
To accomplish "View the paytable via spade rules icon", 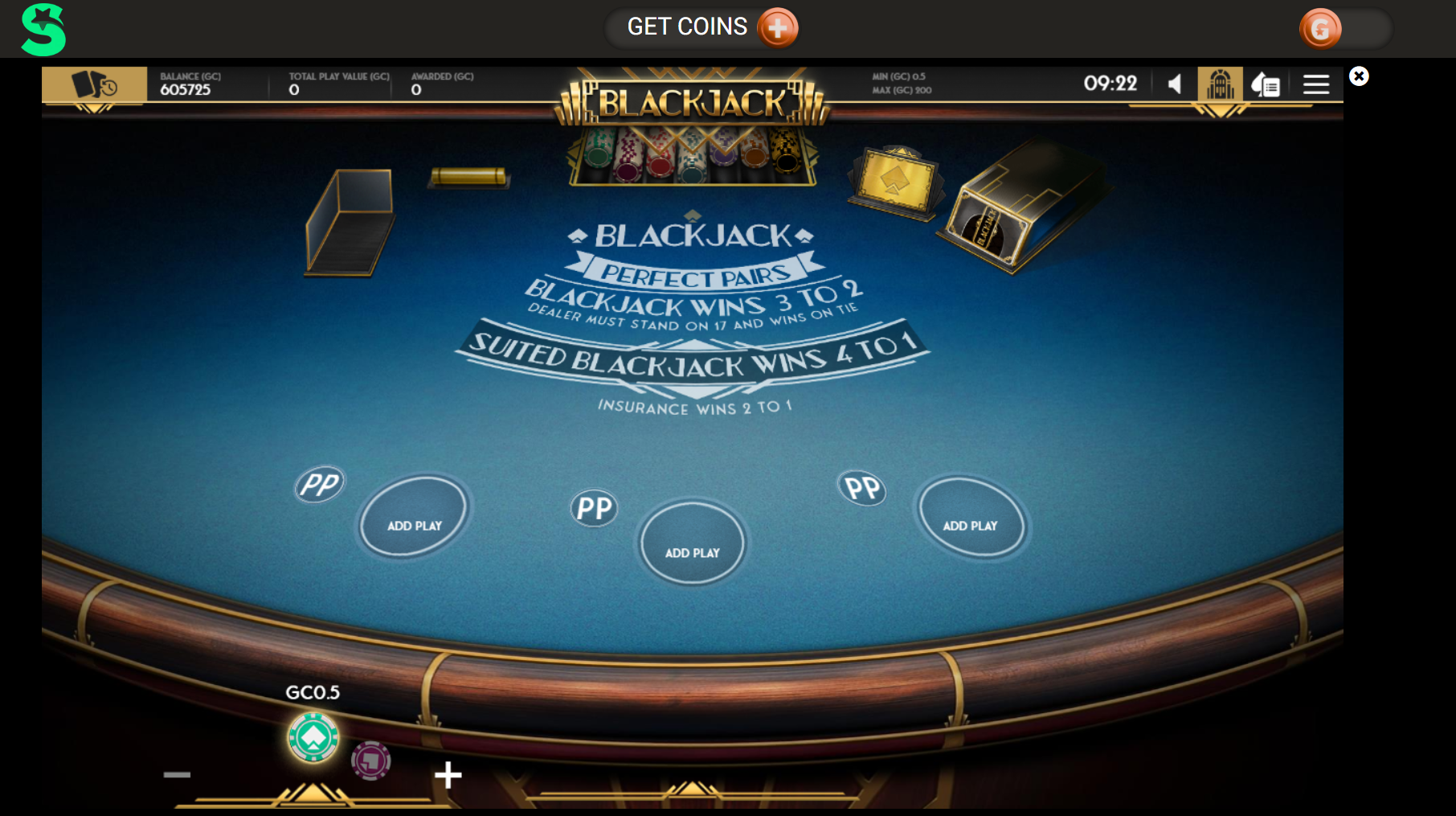I will 1266,84.
